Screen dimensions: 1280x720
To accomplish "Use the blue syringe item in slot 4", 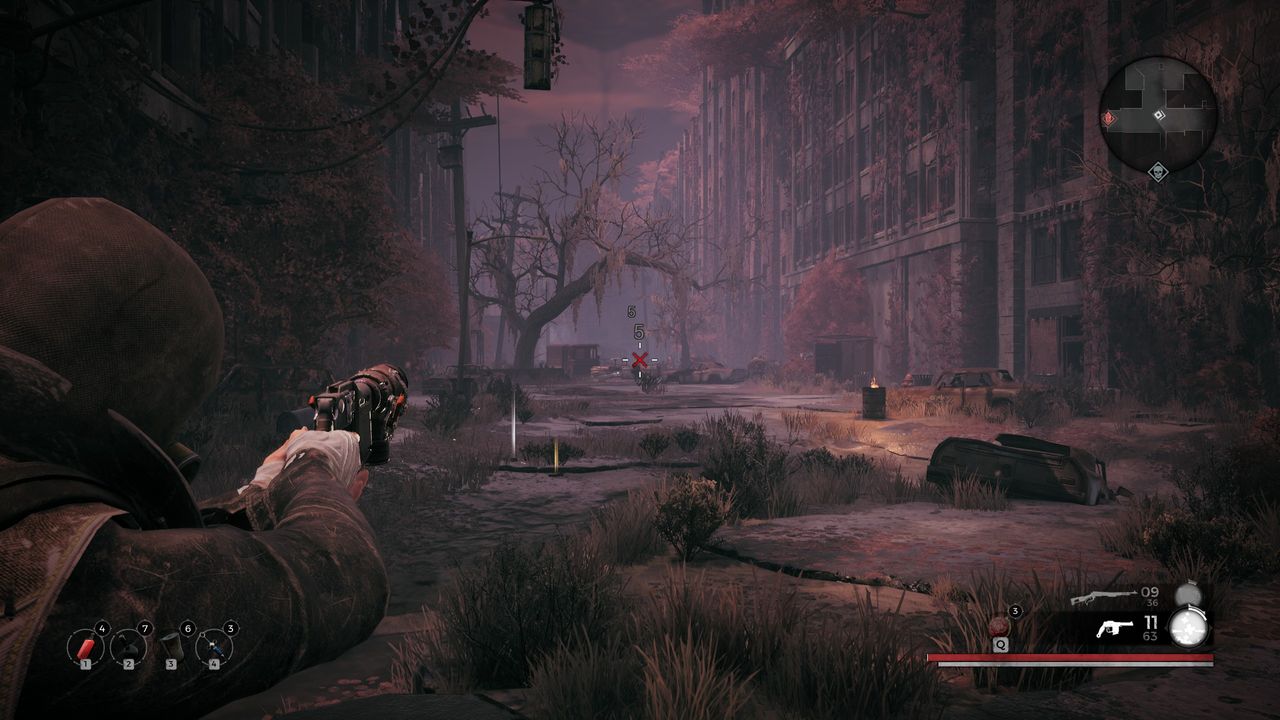I will (x=214, y=647).
